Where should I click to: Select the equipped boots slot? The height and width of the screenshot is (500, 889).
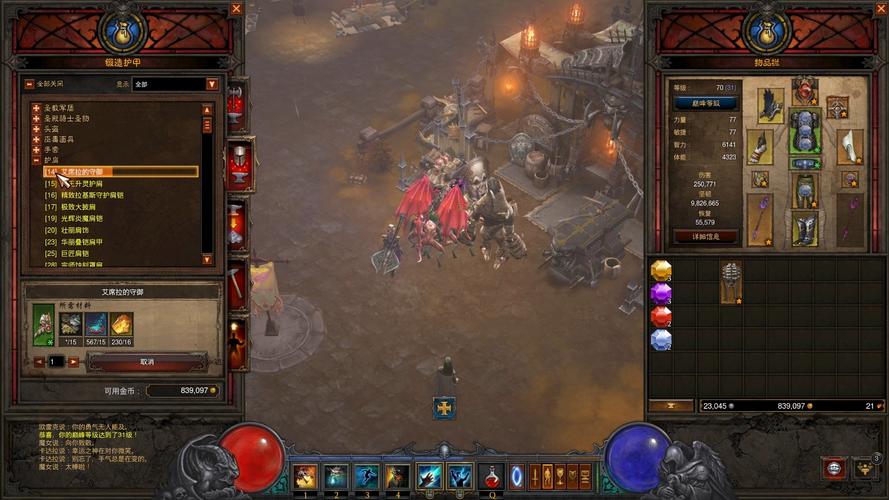pos(805,229)
